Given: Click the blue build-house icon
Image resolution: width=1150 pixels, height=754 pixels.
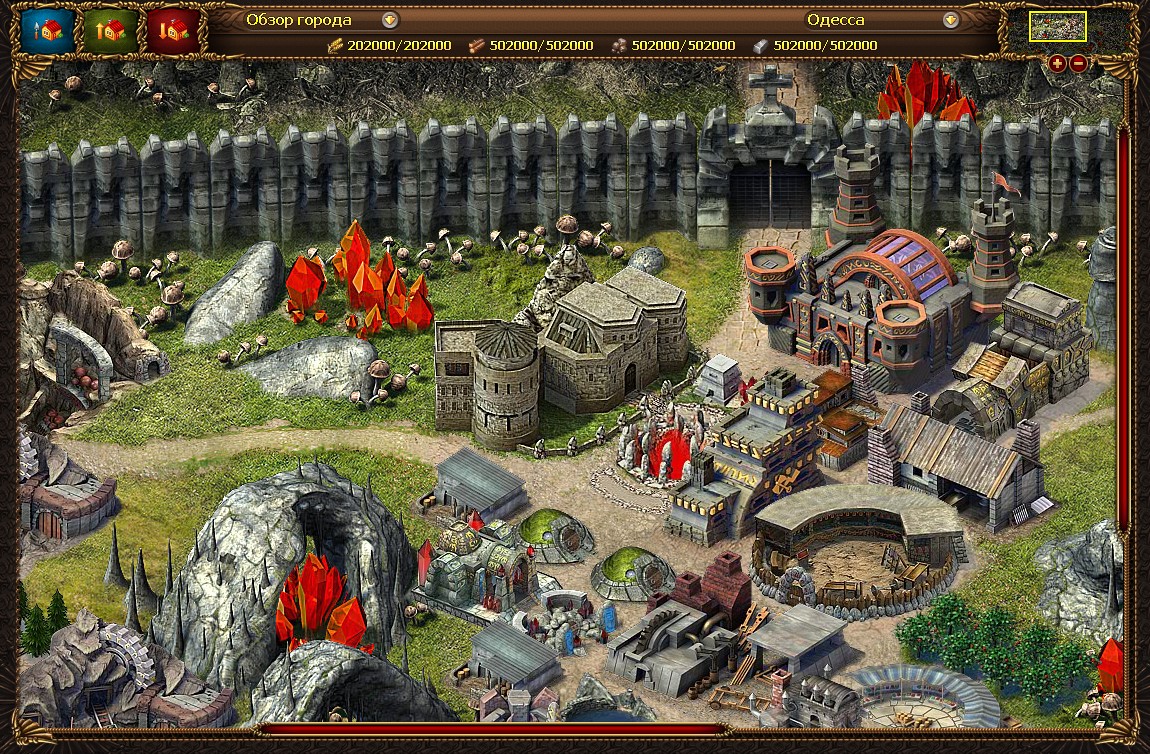Looking at the screenshot, I should click(48, 31).
